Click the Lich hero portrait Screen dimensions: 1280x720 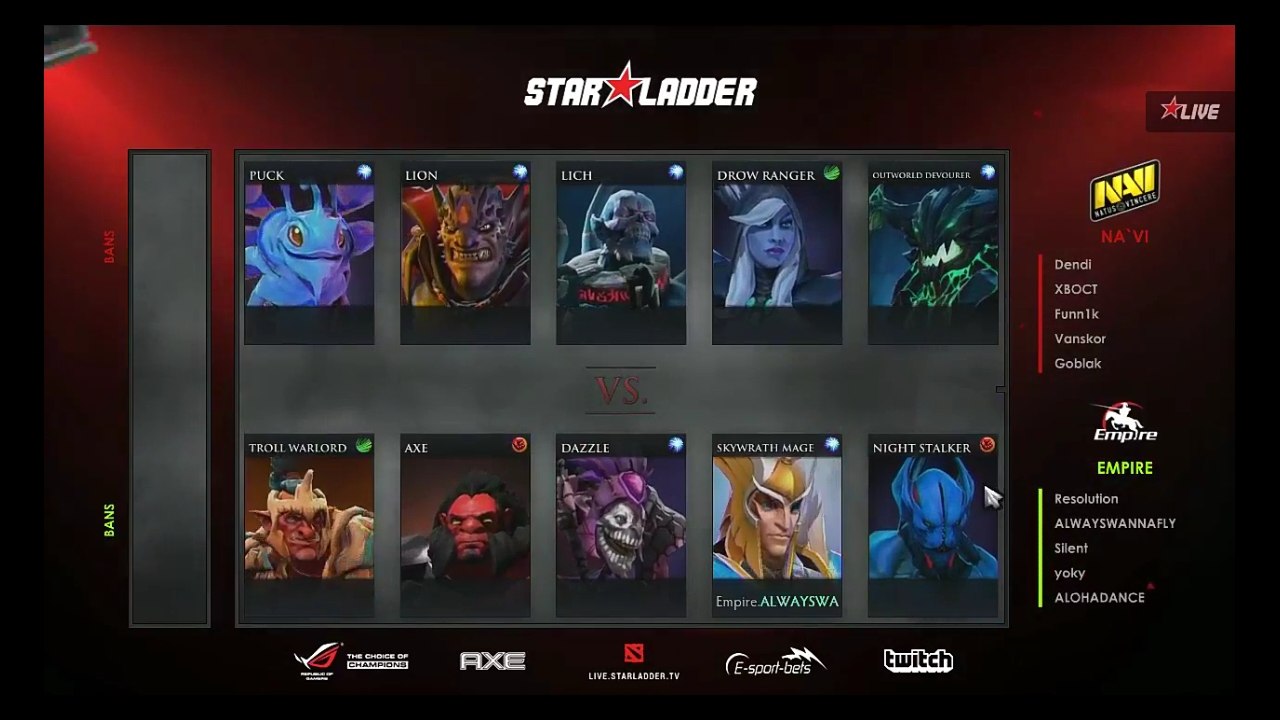click(x=621, y=253)
